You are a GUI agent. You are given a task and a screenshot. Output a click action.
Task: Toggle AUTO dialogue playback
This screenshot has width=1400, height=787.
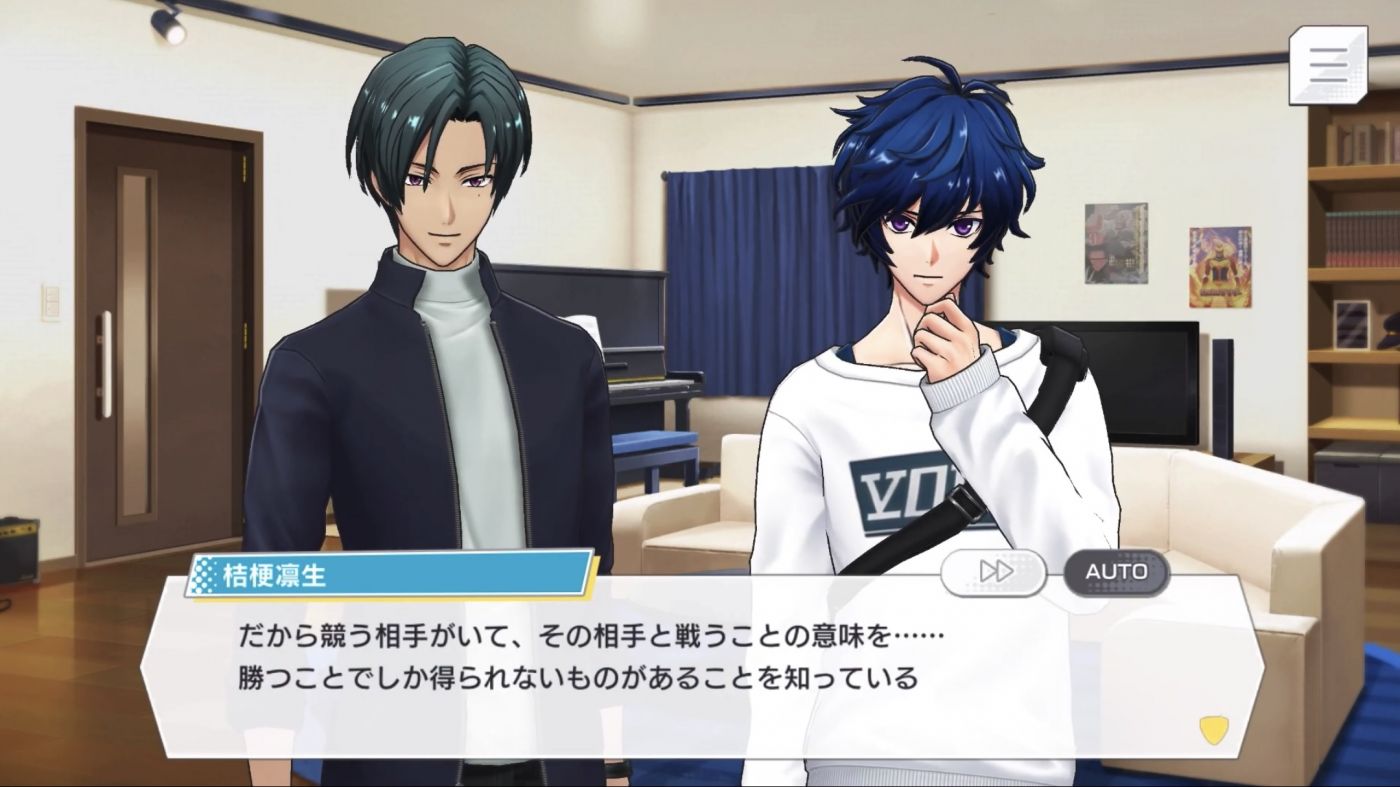[1115, 571]
